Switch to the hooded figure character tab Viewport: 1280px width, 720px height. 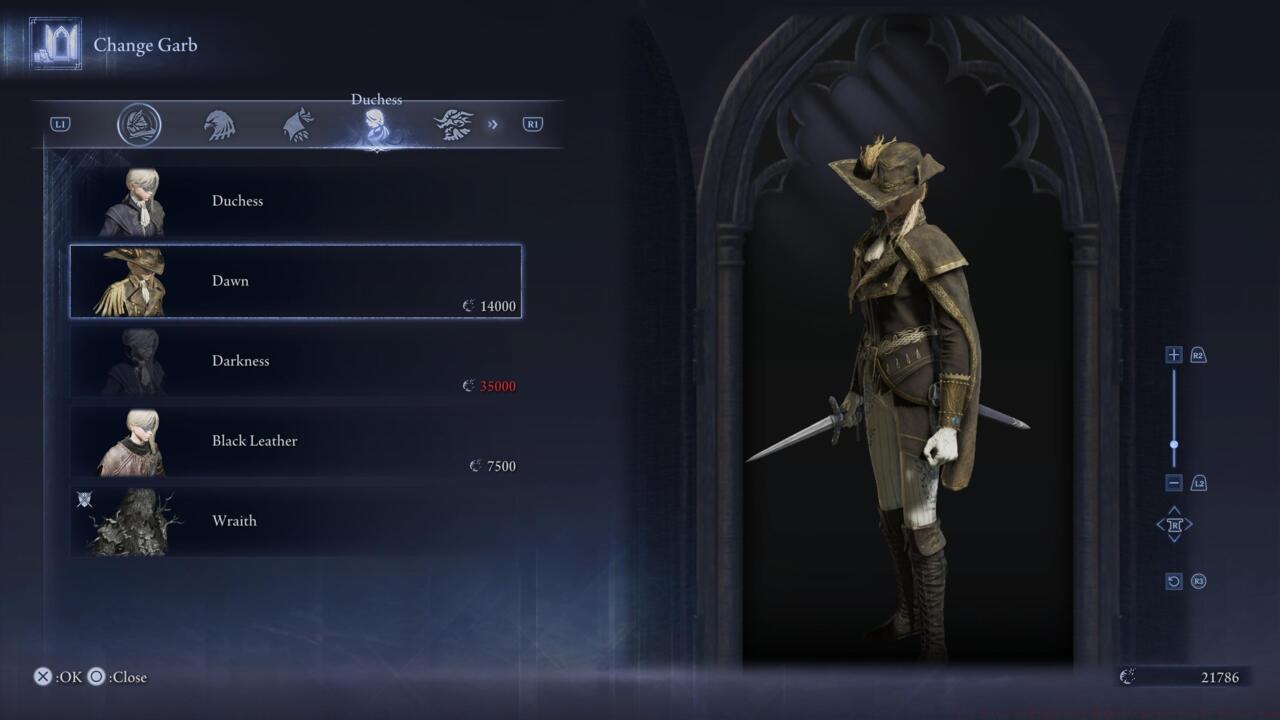click(297, 125)
